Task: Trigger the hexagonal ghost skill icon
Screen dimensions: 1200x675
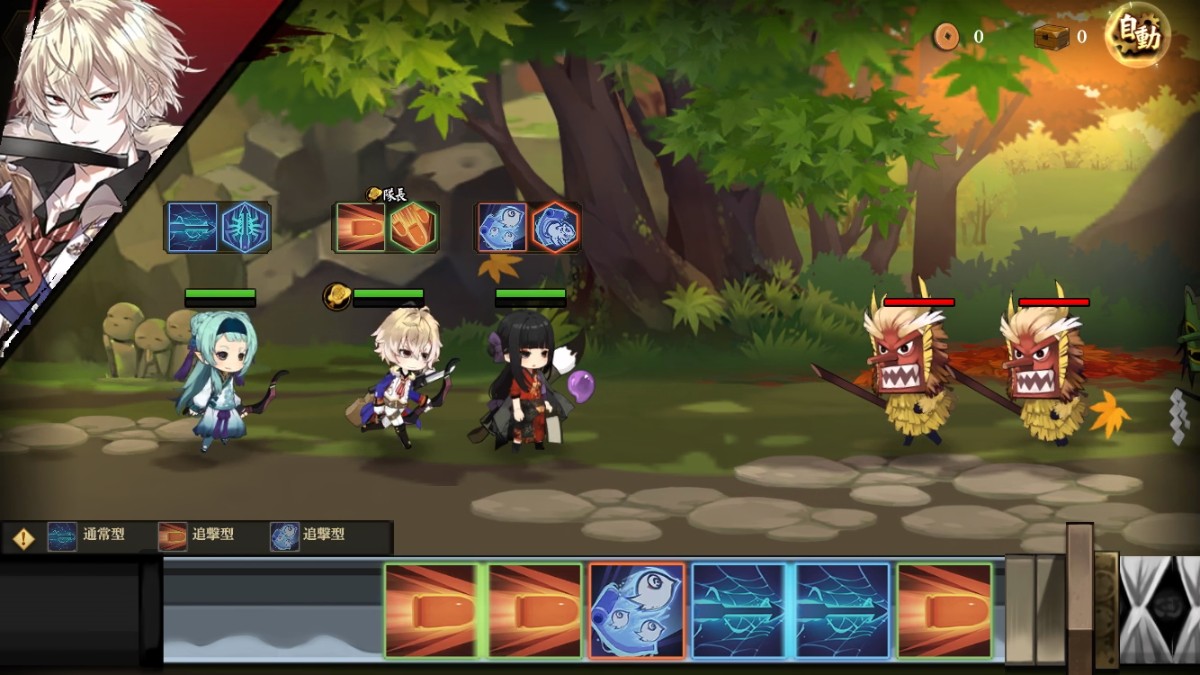Action: click(x=554, y=227)
